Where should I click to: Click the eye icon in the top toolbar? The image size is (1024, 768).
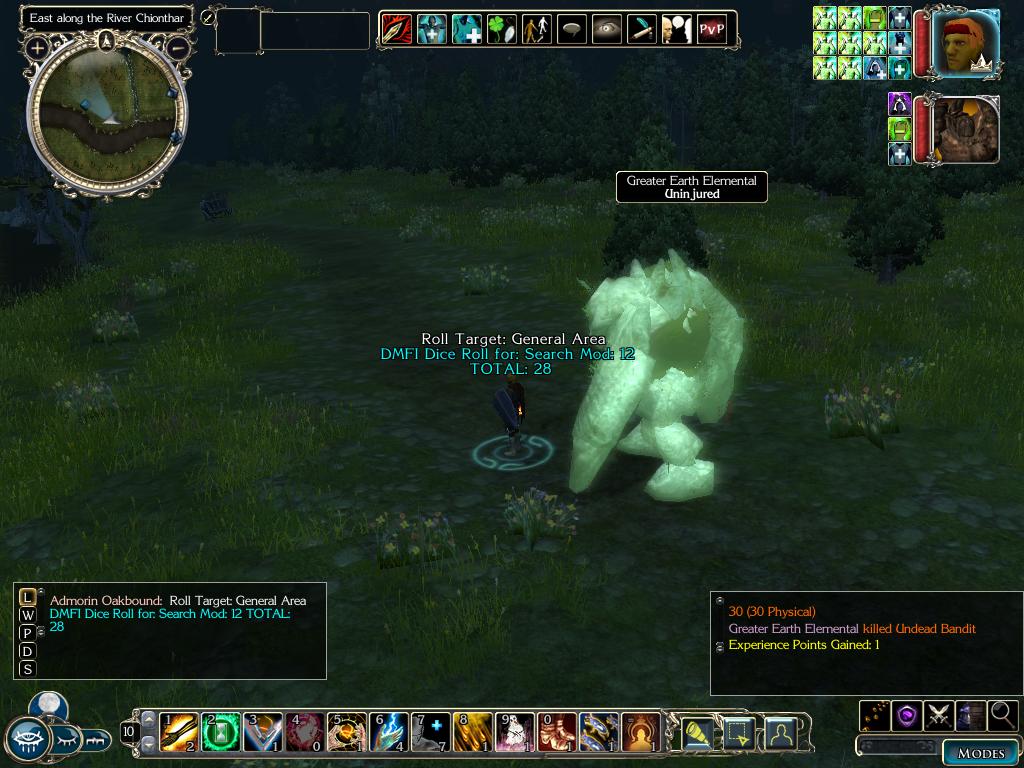[606, 30]
